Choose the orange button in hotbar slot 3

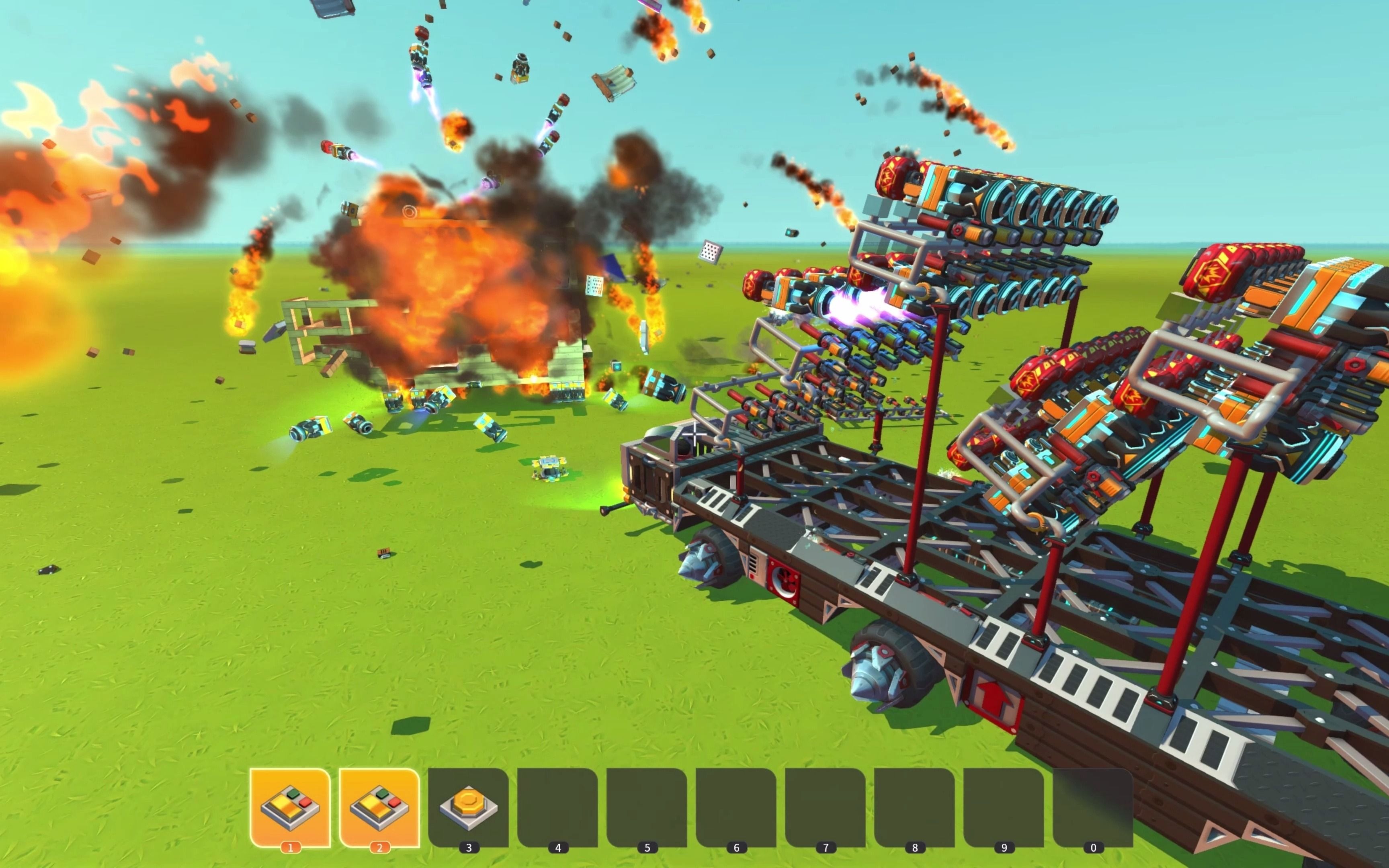[x=468, y=806]
